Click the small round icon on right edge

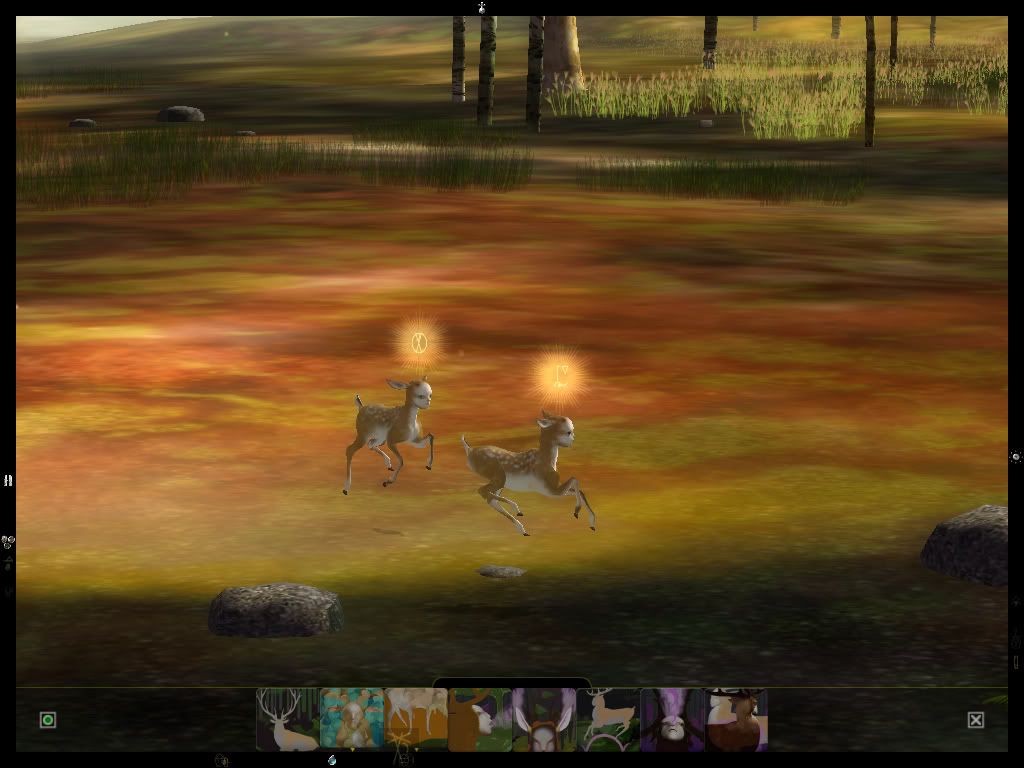pos(1016,457)
